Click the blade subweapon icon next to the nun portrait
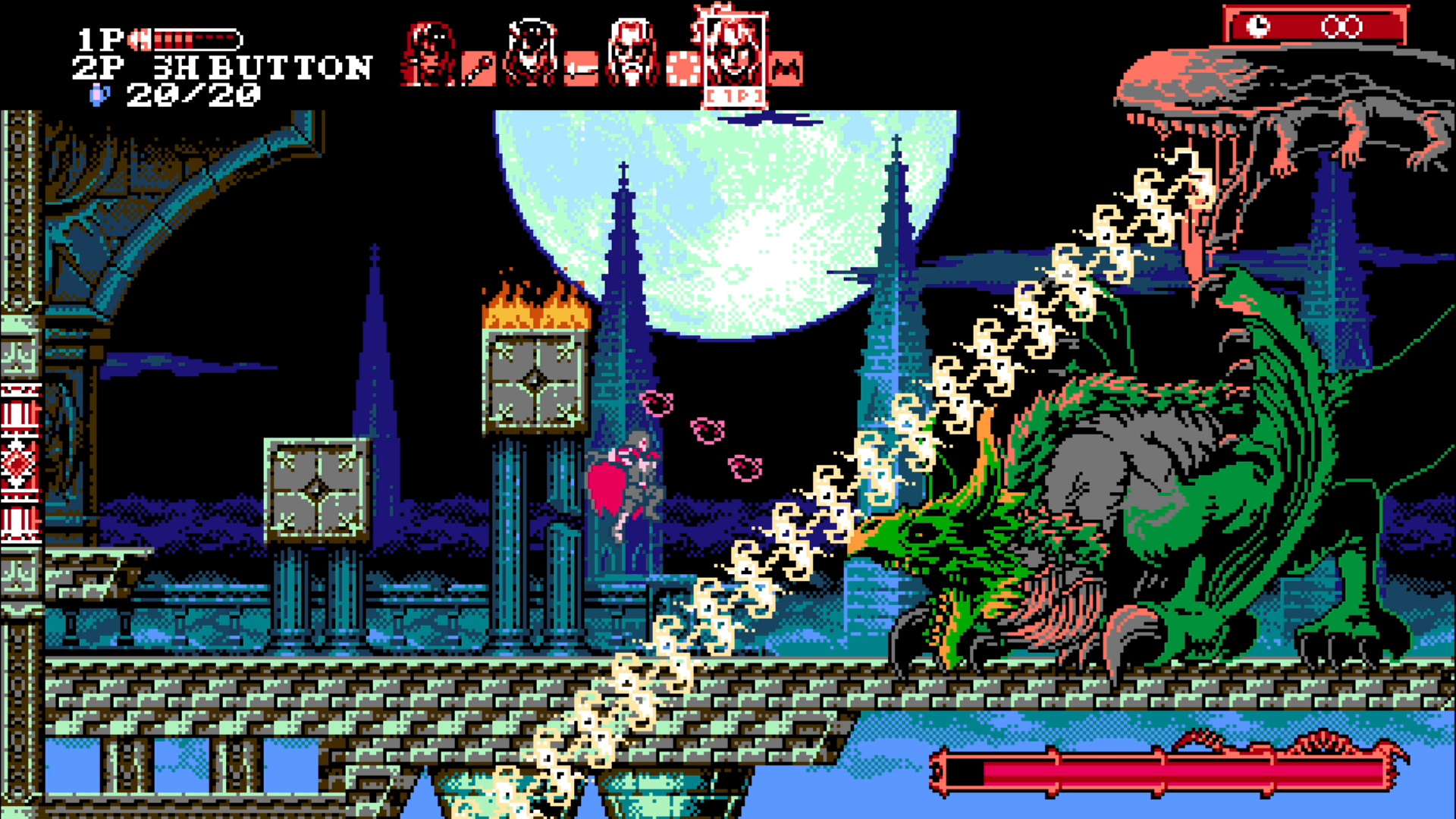This screenshot has height=819, width=1456. [582, 67]
